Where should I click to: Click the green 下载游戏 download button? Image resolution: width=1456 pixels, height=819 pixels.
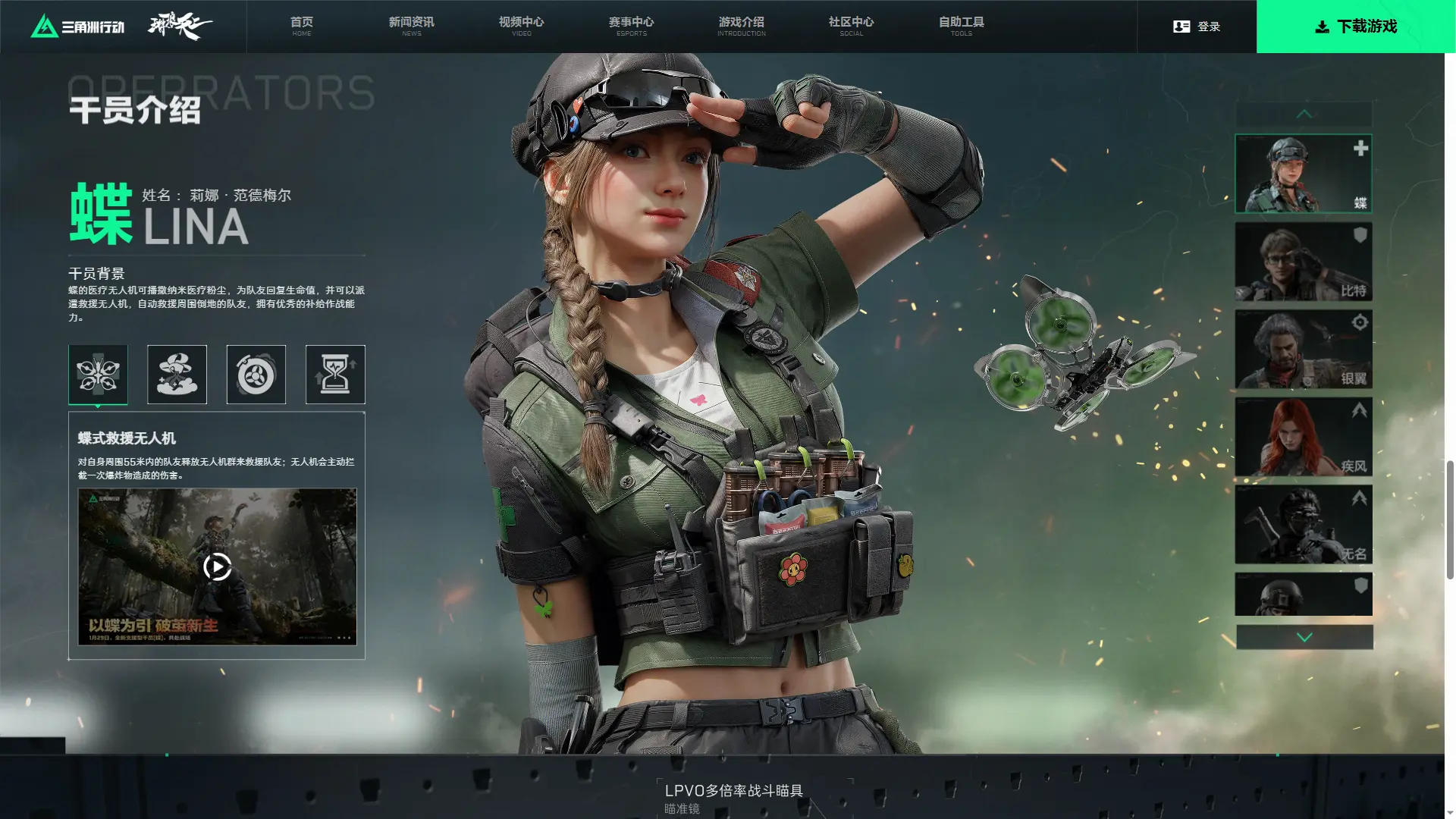pyautogui.click(x=1355, y=27)
